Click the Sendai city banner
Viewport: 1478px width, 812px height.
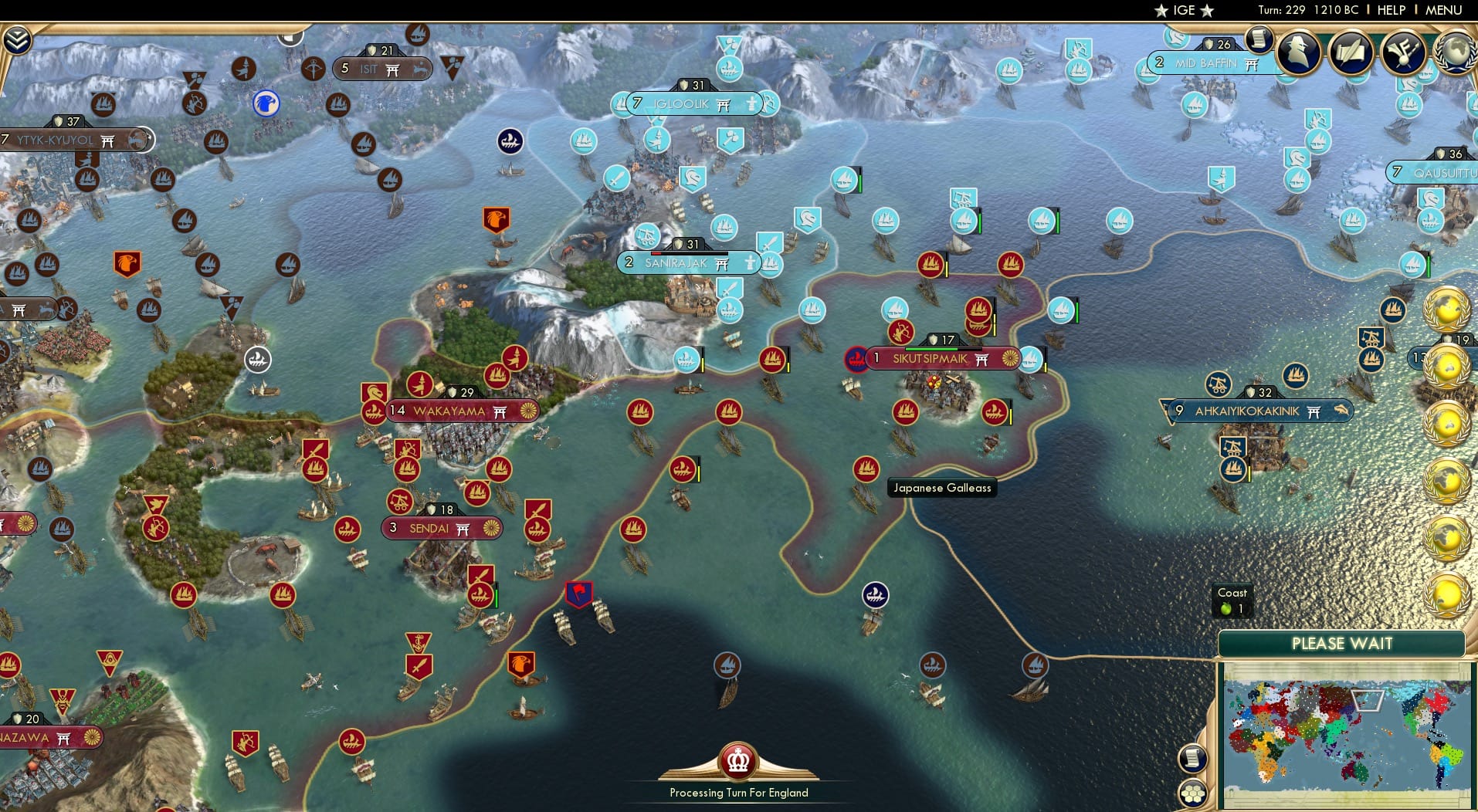[441, 528]
